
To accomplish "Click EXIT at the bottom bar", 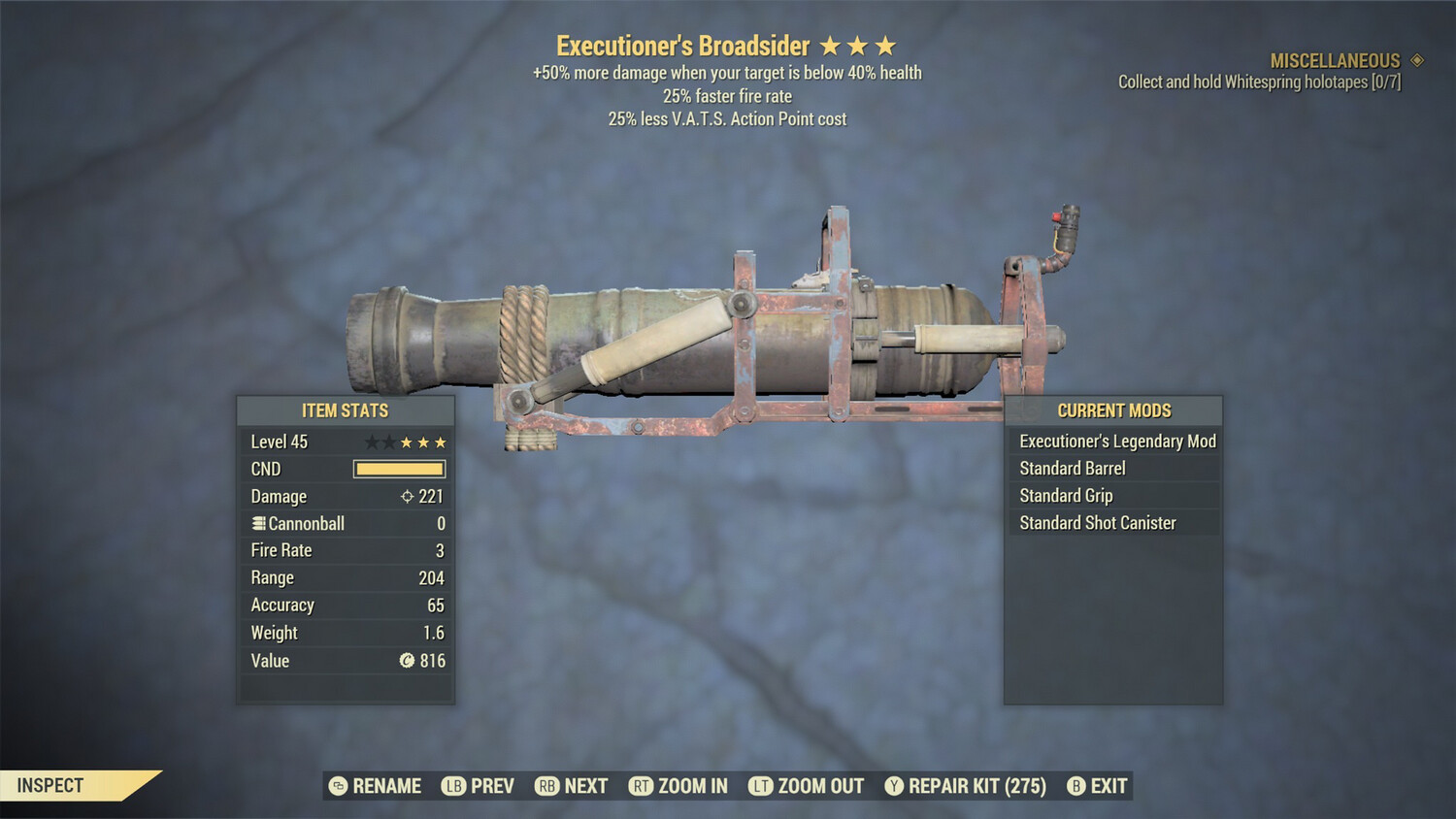I will 1107,786.
